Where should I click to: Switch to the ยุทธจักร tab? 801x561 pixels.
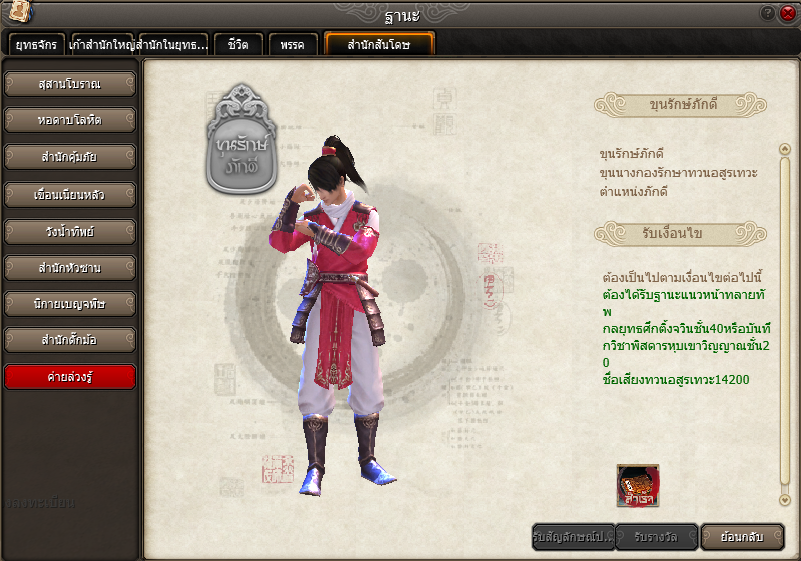tap(36, 45)
